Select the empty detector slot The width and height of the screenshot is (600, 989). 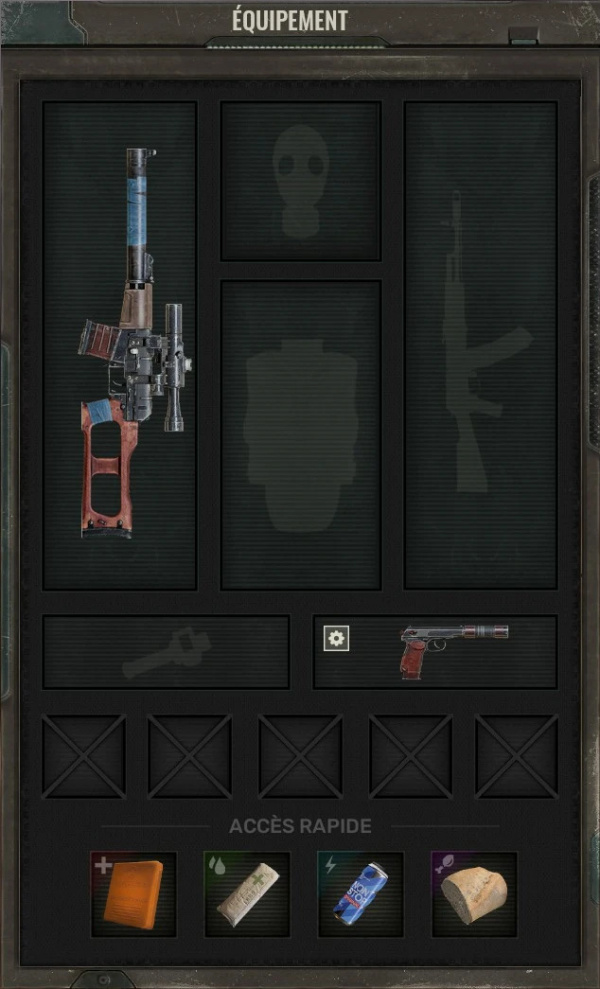pos(166,652)
